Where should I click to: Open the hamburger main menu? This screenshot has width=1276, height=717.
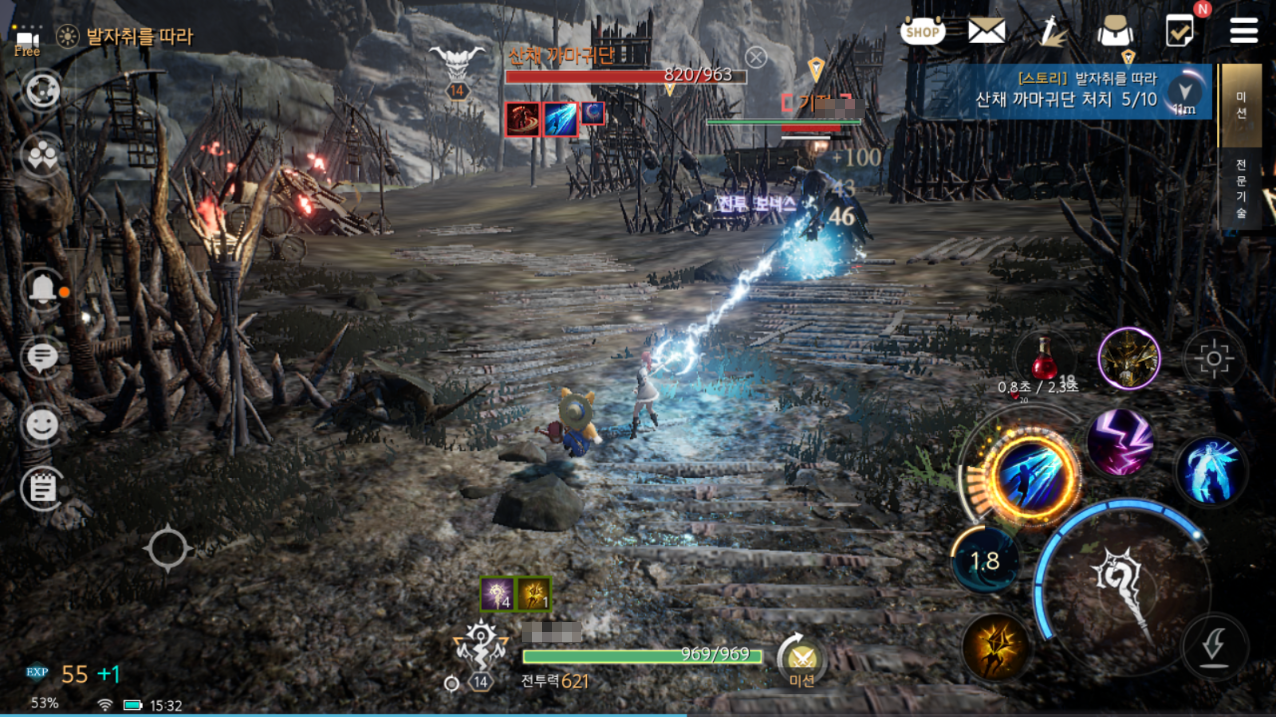coord(1244,31)
